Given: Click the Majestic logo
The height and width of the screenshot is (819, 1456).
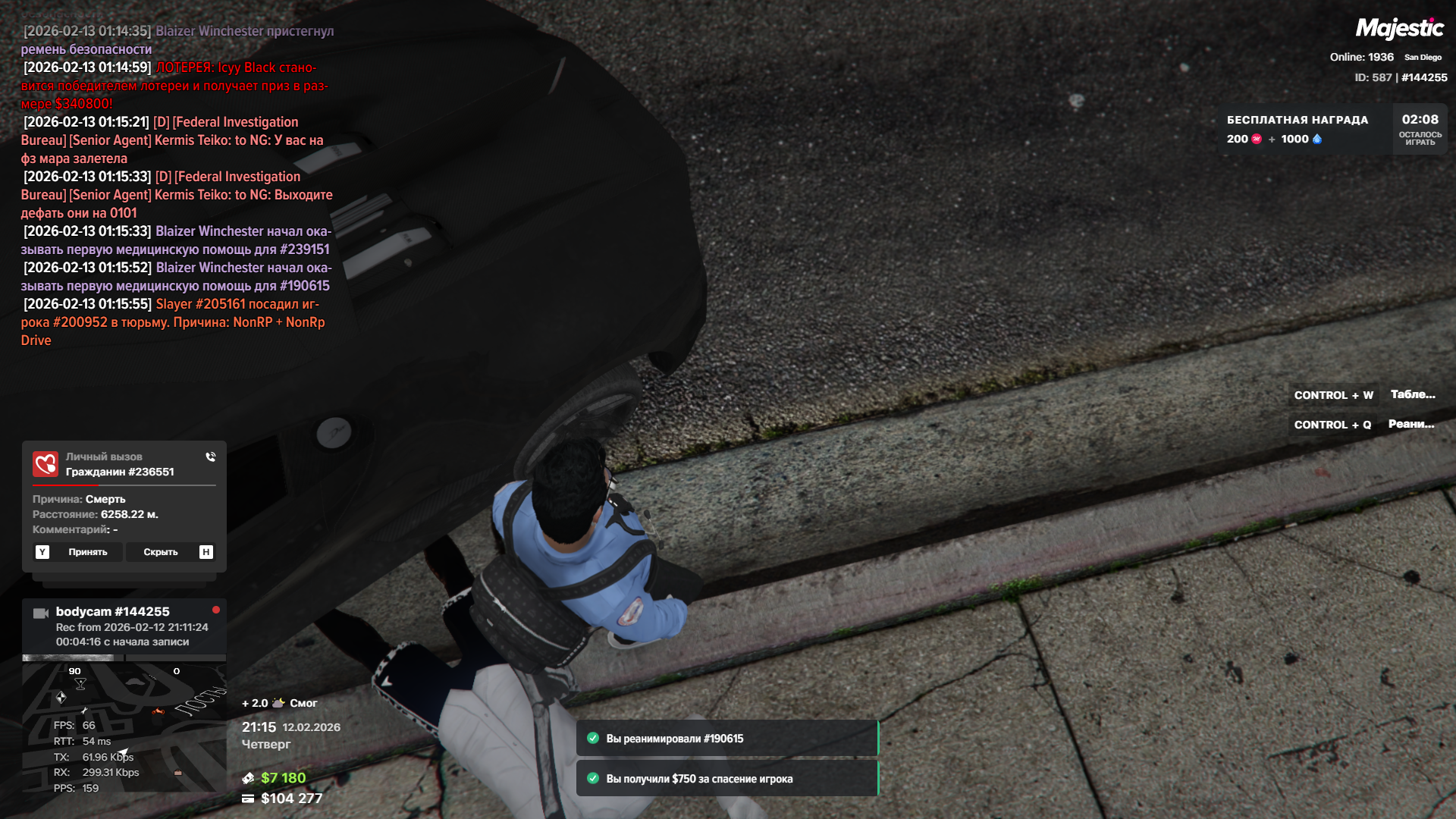Looking at the screenshot, I should (x=1399, y=29).
